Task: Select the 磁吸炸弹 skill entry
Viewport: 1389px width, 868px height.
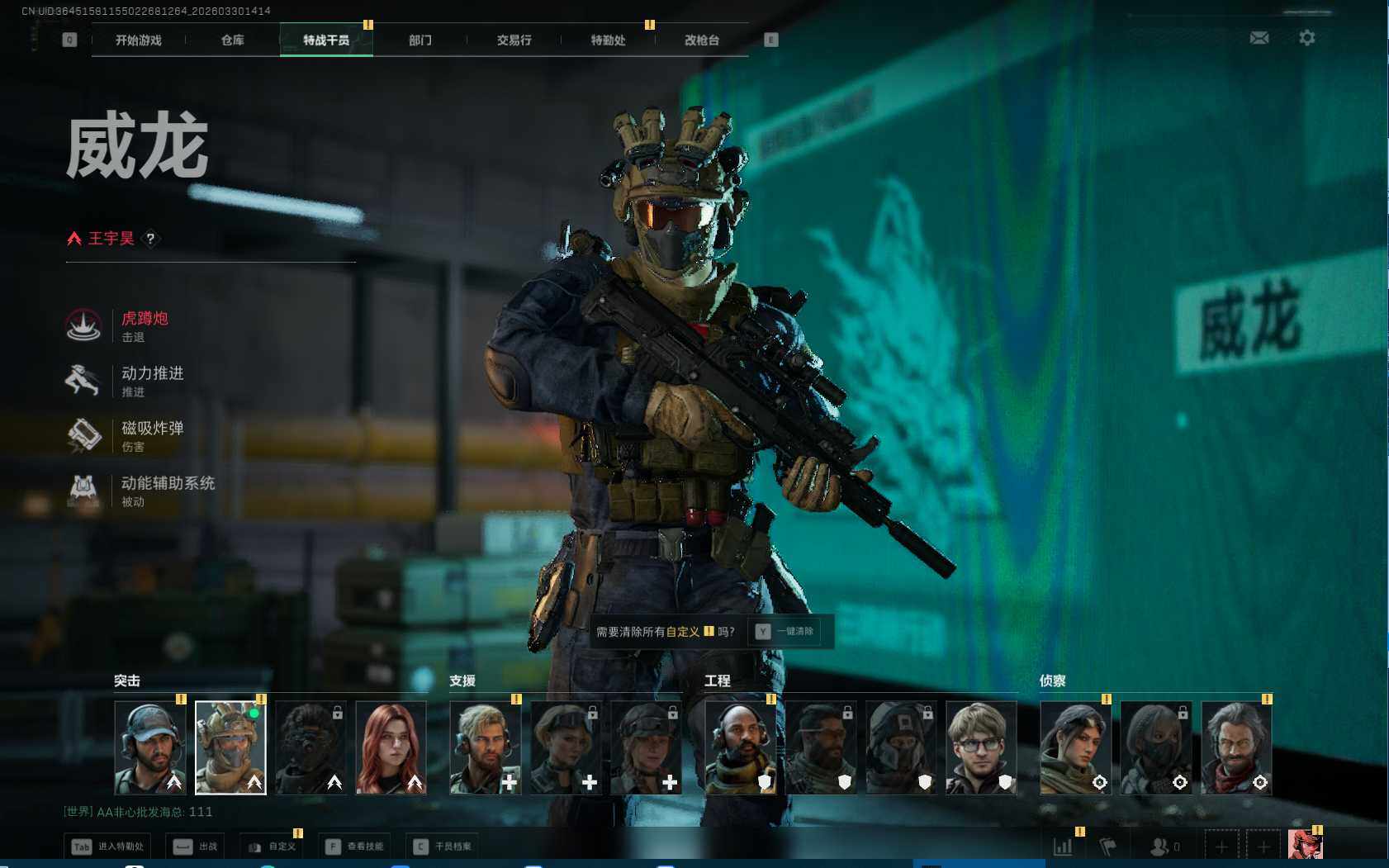Action: (152, 435)
